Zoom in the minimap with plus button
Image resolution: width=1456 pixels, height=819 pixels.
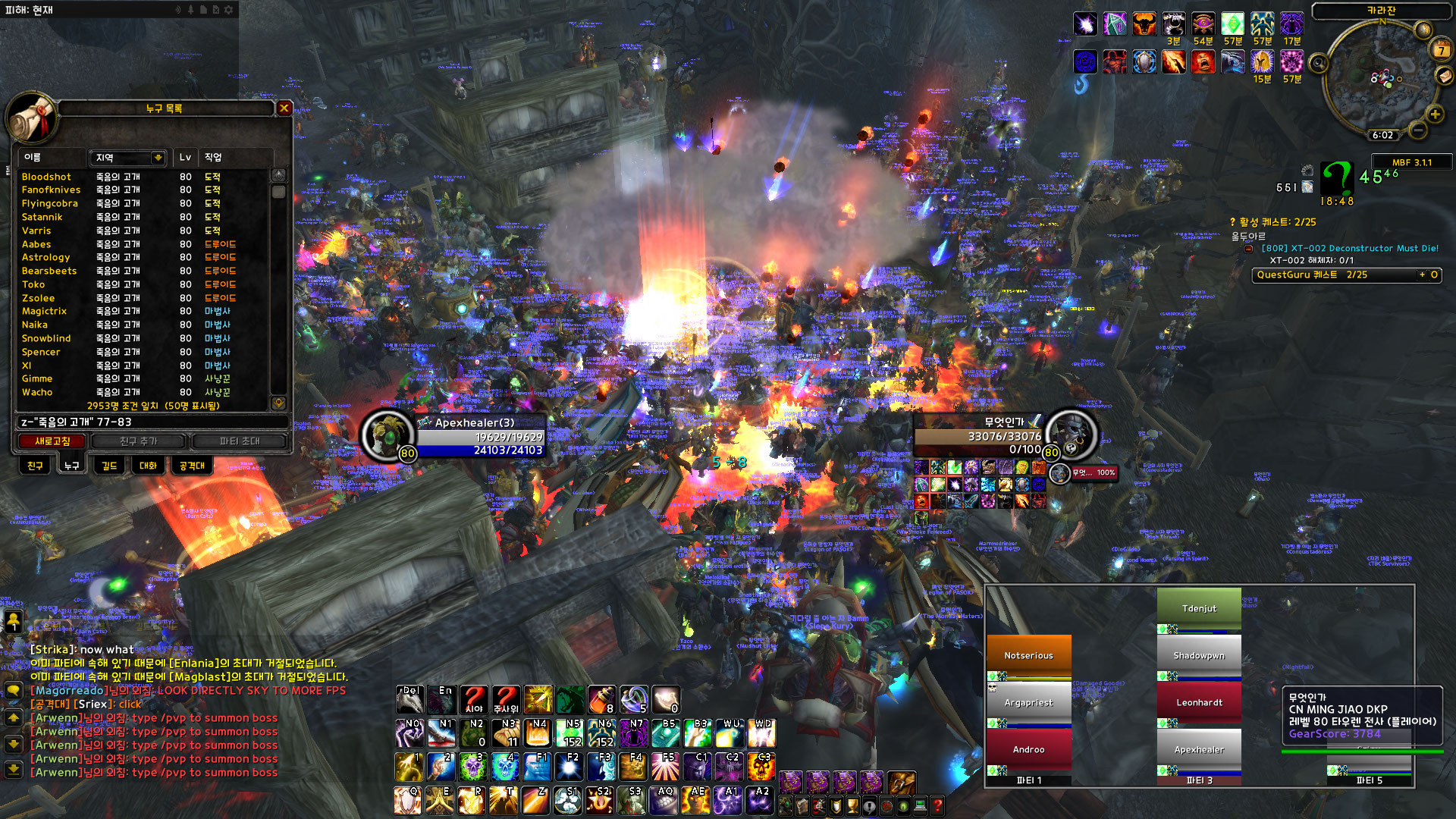click(x=1435, y=115)
